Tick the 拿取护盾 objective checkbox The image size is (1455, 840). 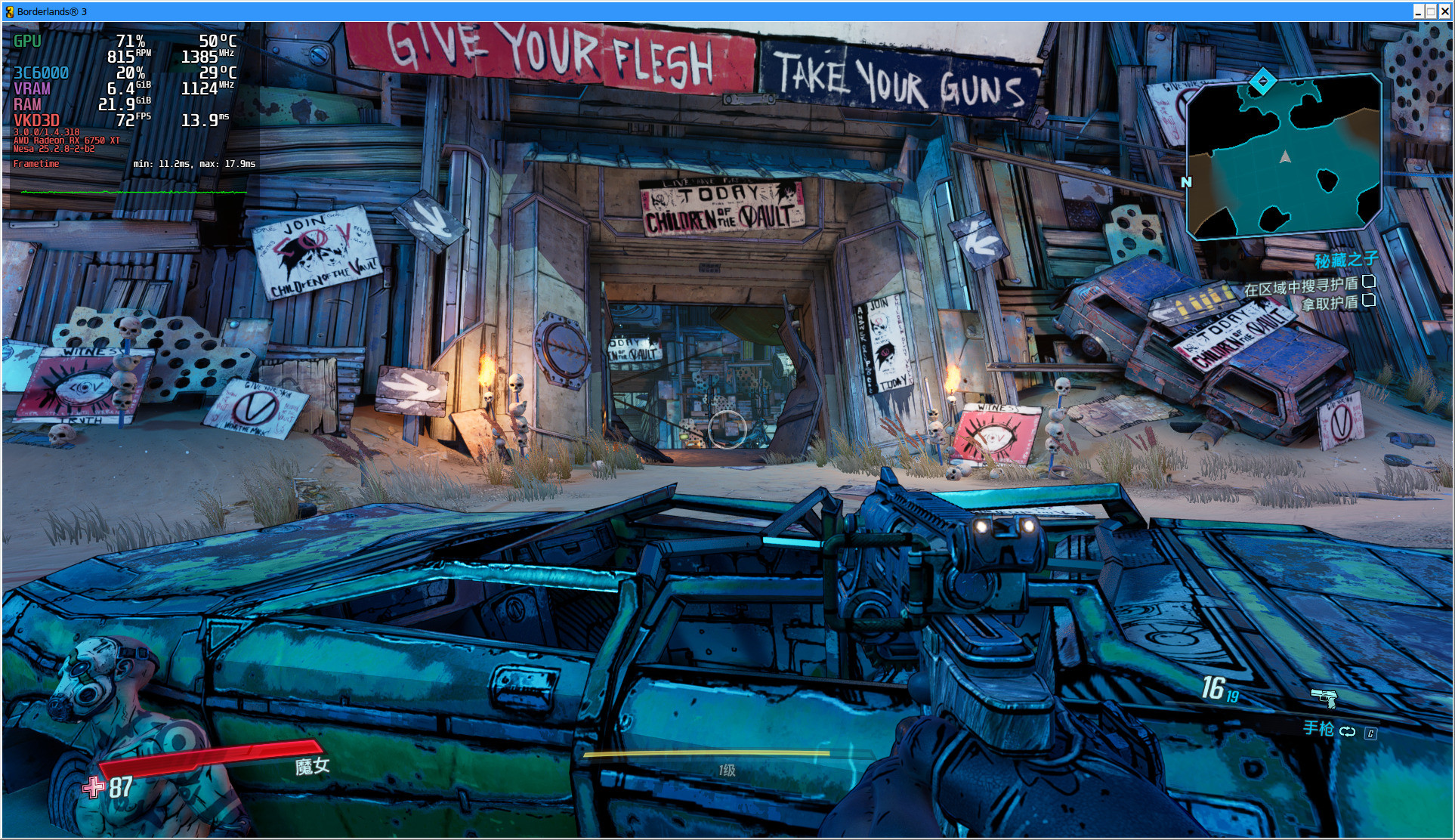(x=1368, y=300)
